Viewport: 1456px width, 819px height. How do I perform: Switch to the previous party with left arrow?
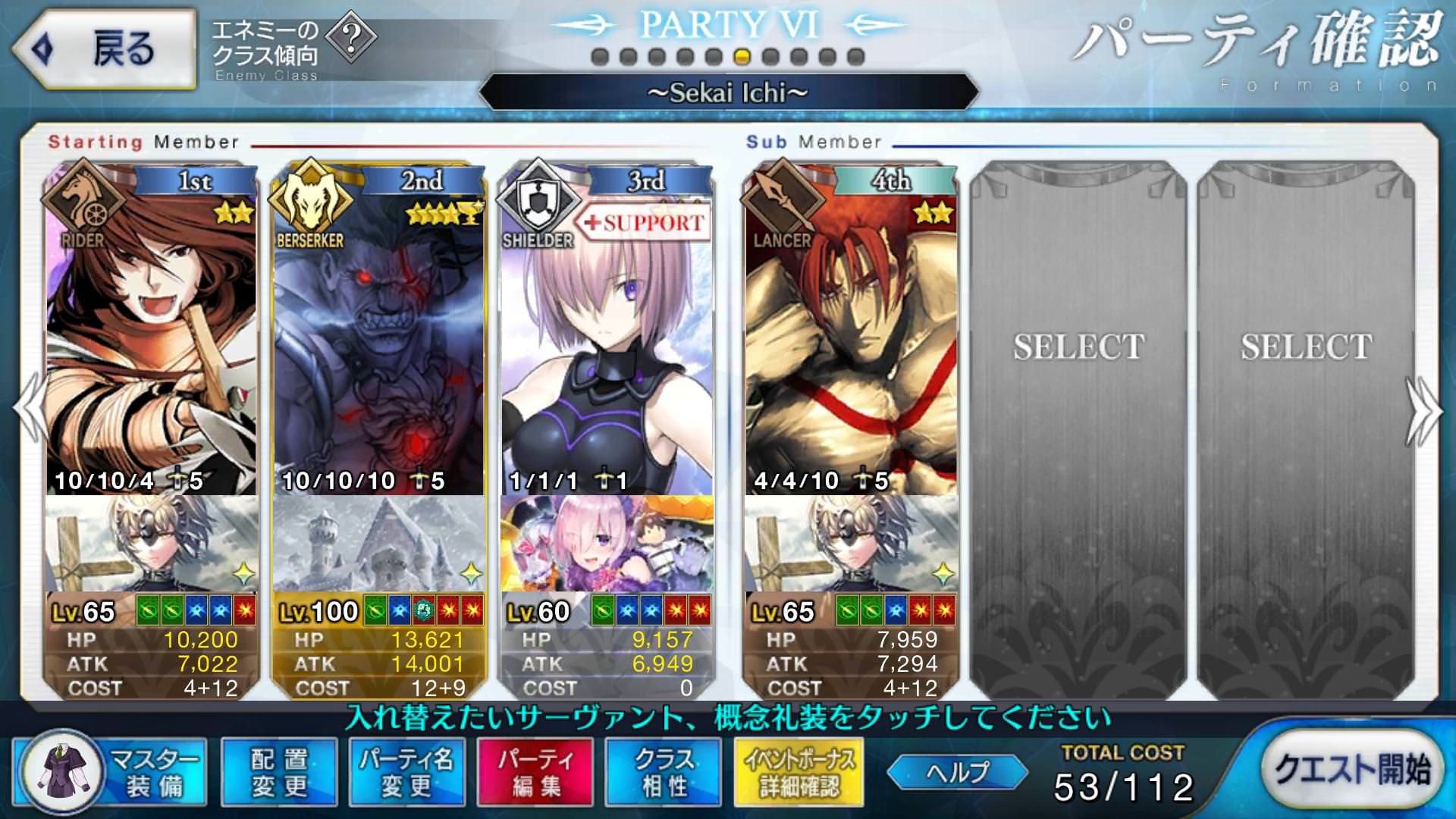pyautogui.click(x=30, y=409)
